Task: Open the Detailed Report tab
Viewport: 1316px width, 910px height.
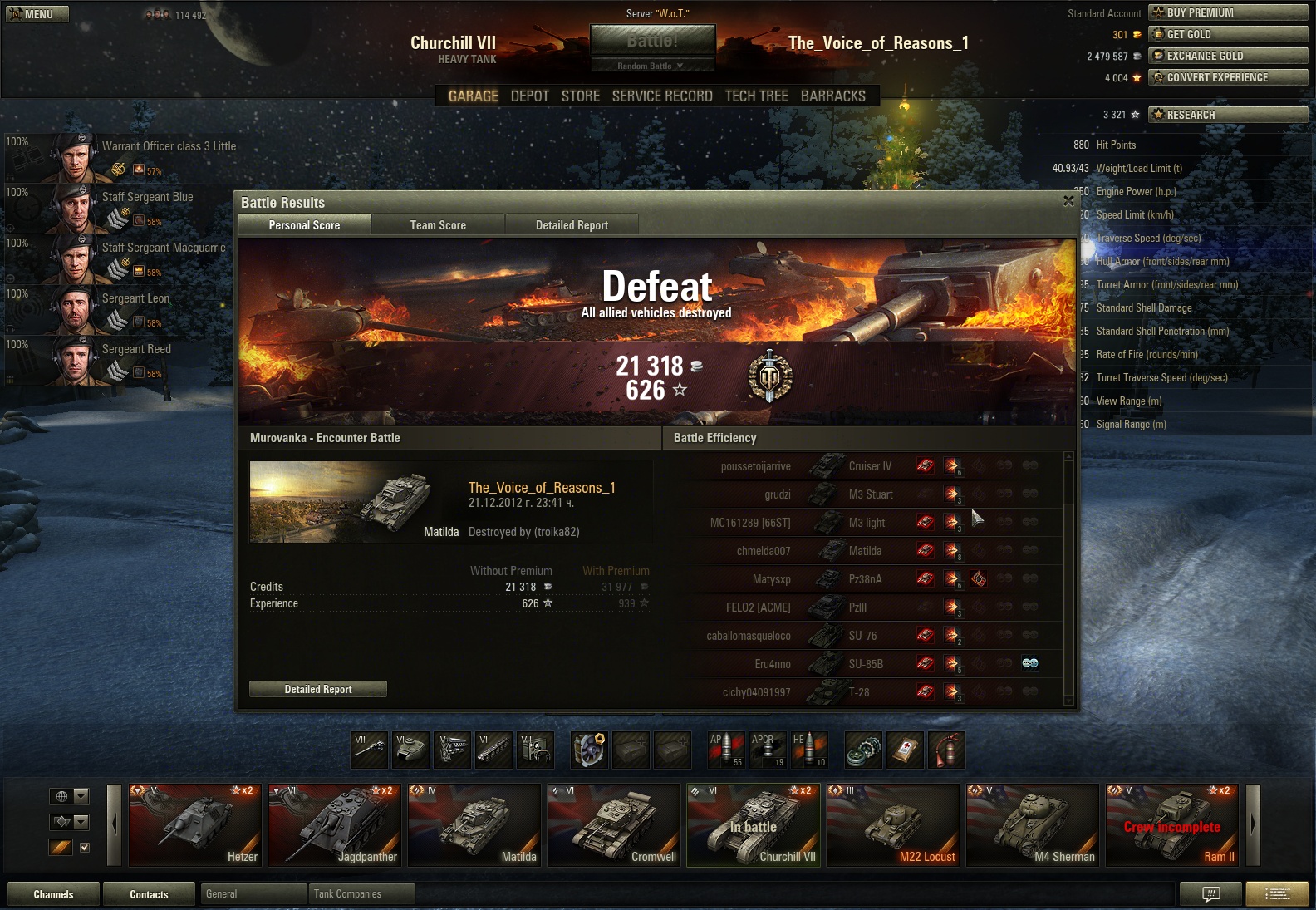Action: (x=572, y=225)
